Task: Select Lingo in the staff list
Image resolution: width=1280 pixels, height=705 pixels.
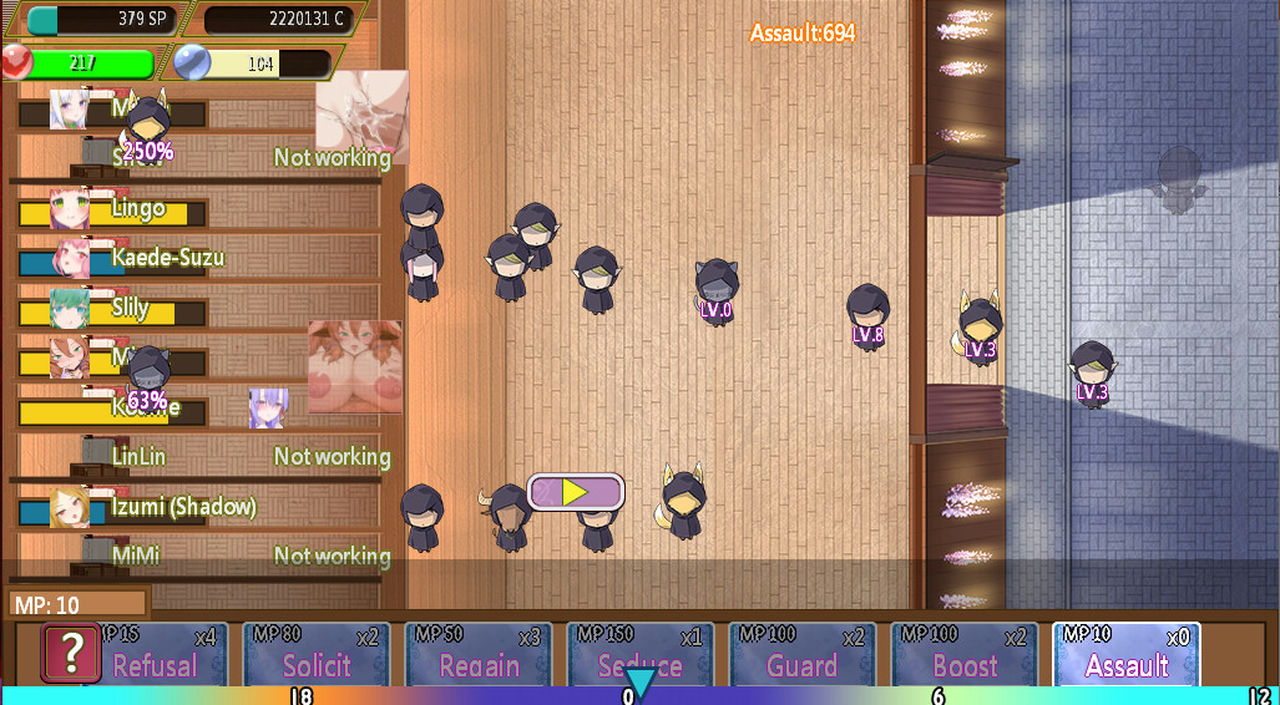Action: 138,209
